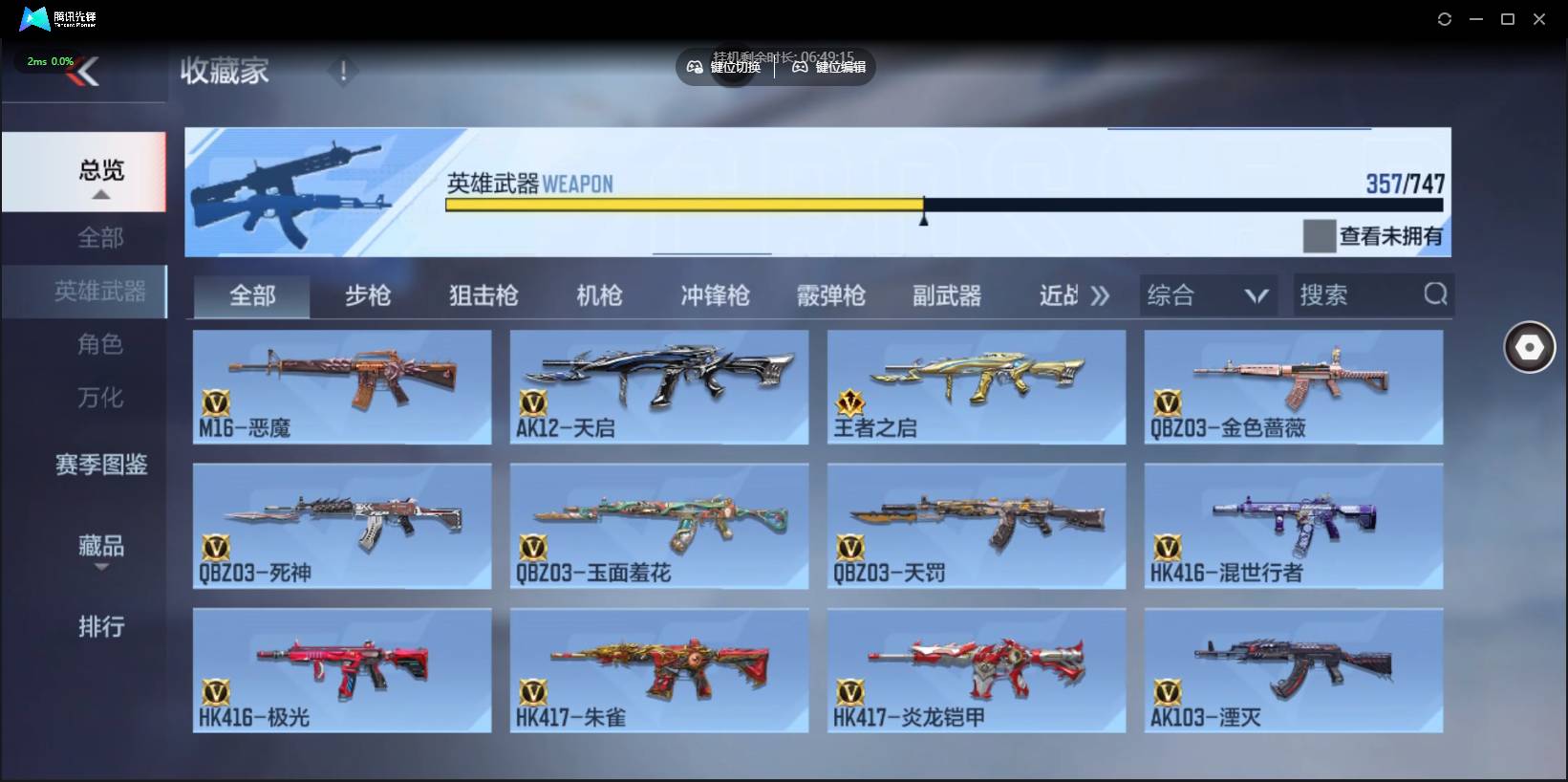Screen dimensions: 1568x782
Task: Open the 角色 section
Action: tap(100, 344)
